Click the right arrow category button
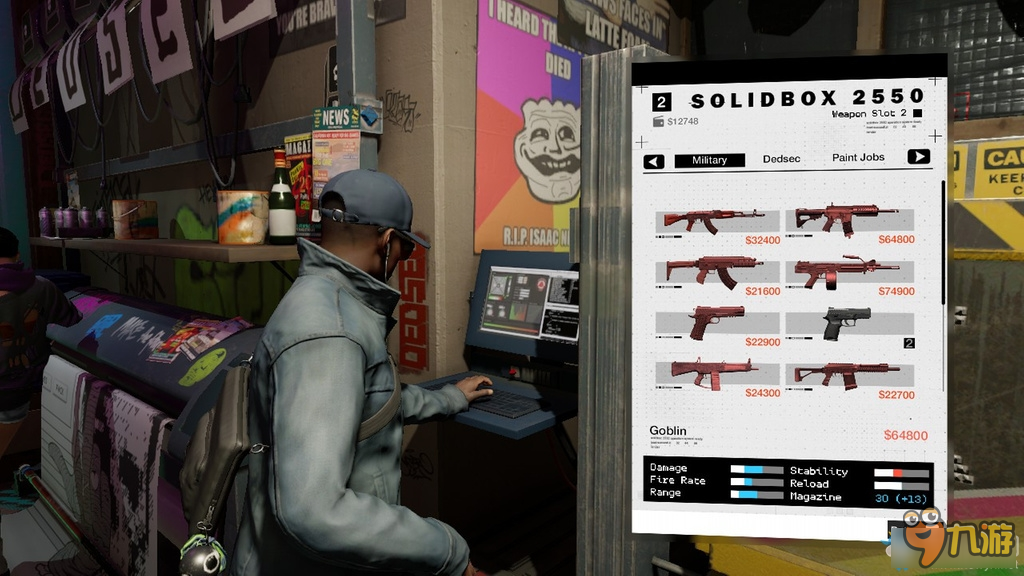 click(x=918, y=157)
